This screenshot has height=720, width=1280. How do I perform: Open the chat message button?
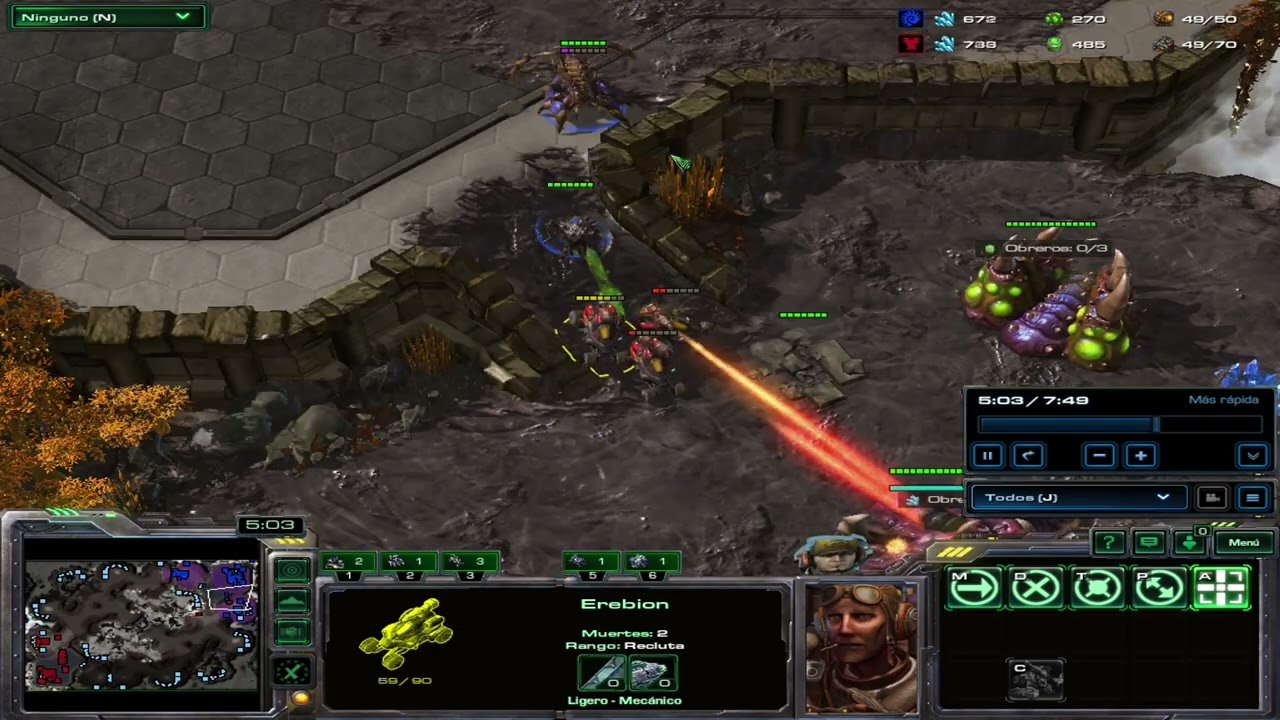[1149, 543]
